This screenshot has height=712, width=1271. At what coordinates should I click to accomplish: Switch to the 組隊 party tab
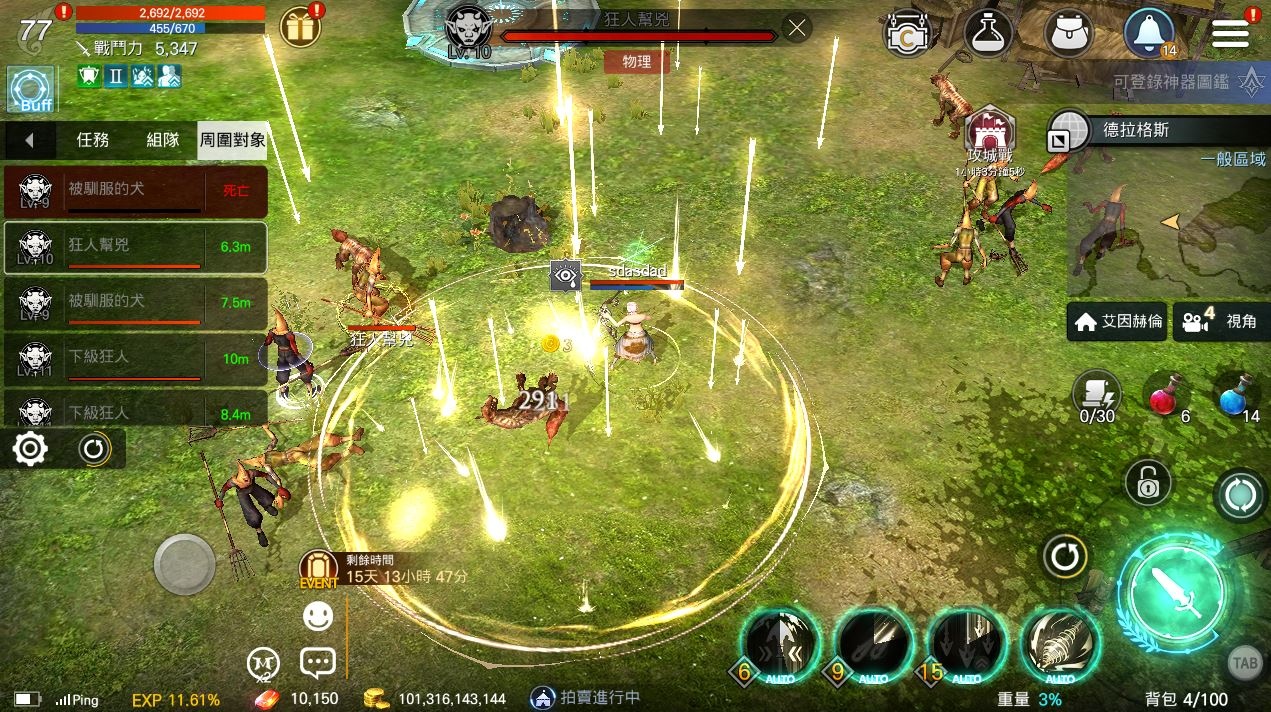pos(163,140)
